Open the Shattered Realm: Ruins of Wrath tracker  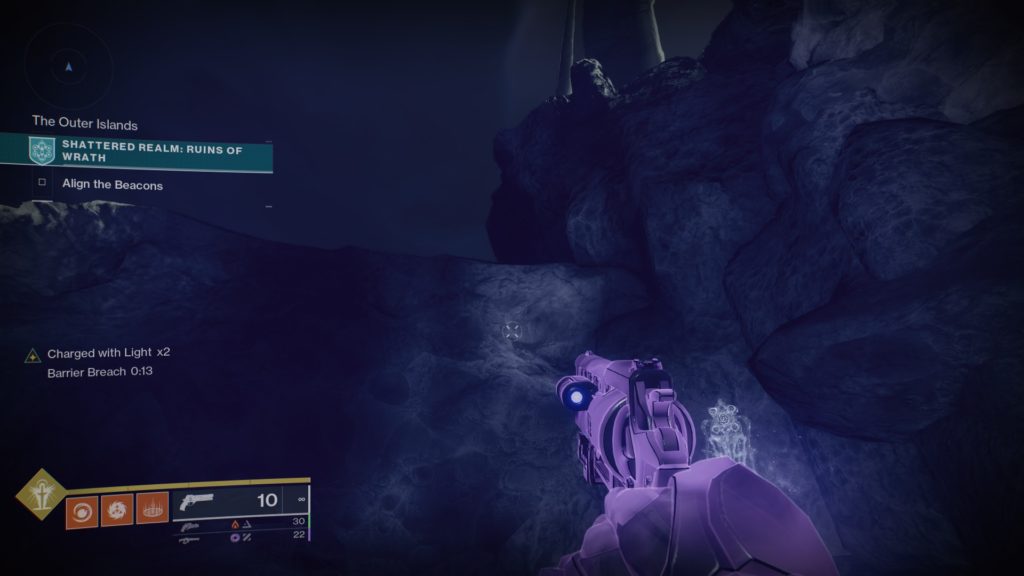[x=150, y=151]
